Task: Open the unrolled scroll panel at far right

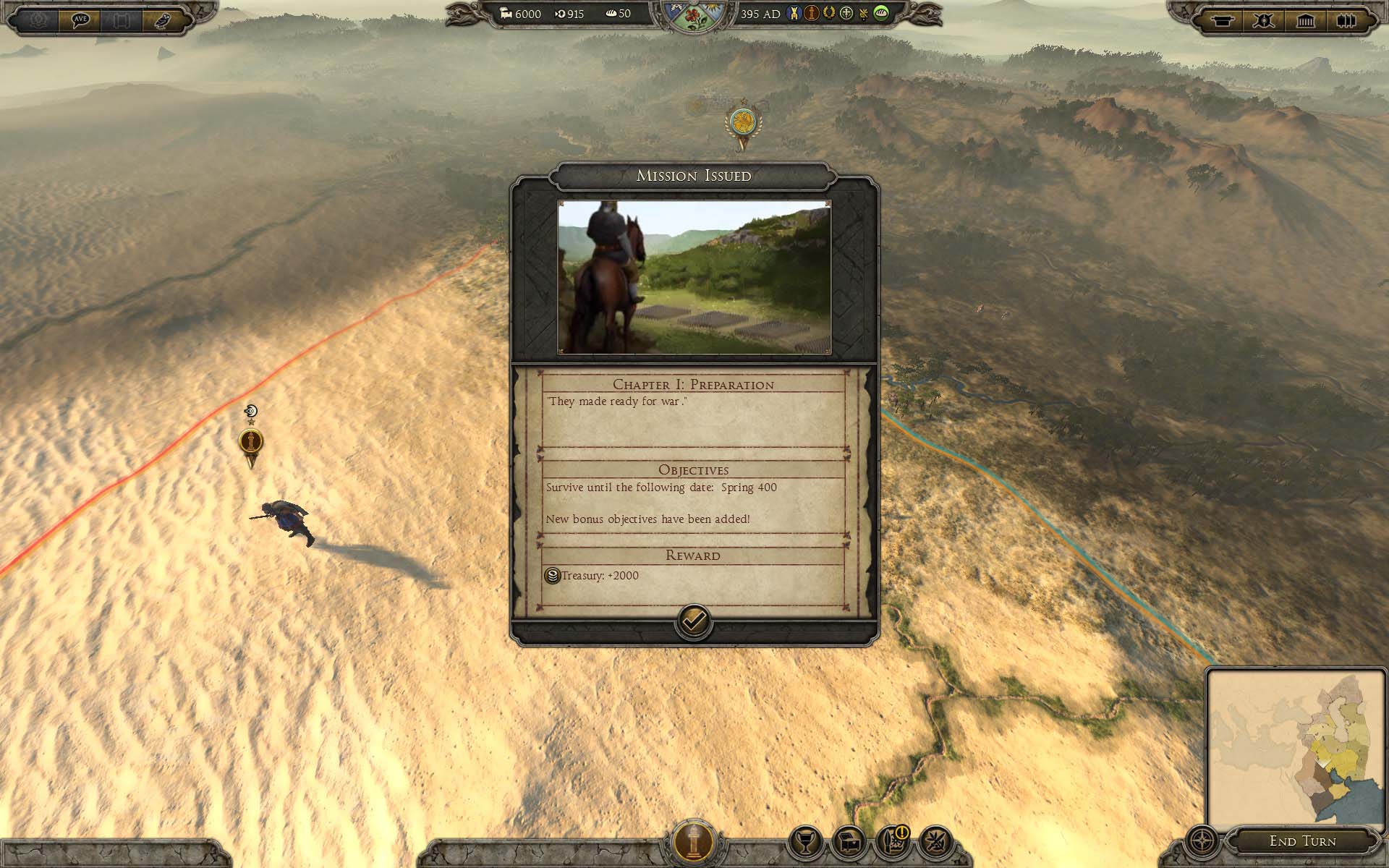Action: click(1346, 20)
